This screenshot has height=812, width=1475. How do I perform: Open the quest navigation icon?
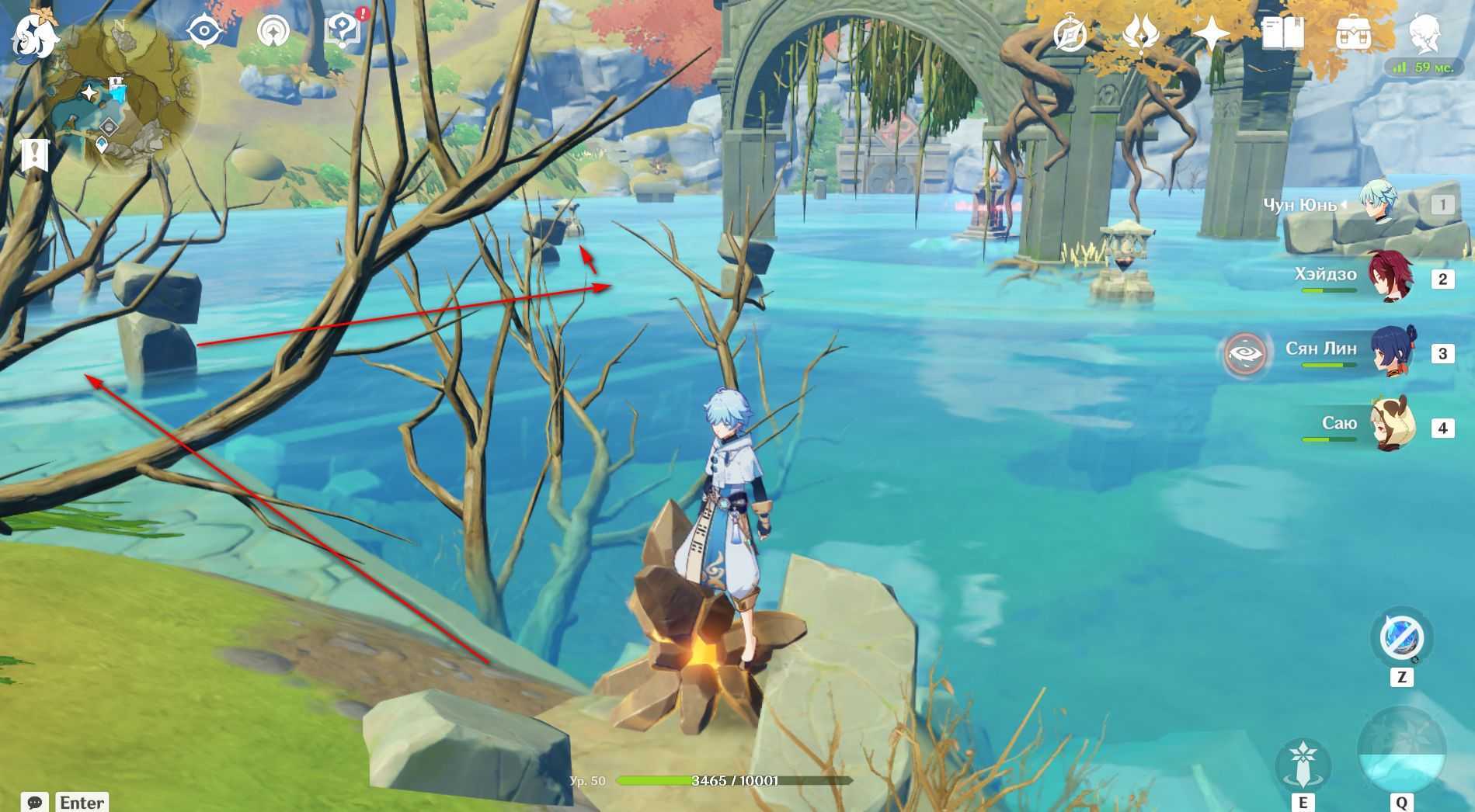(273, 32)
